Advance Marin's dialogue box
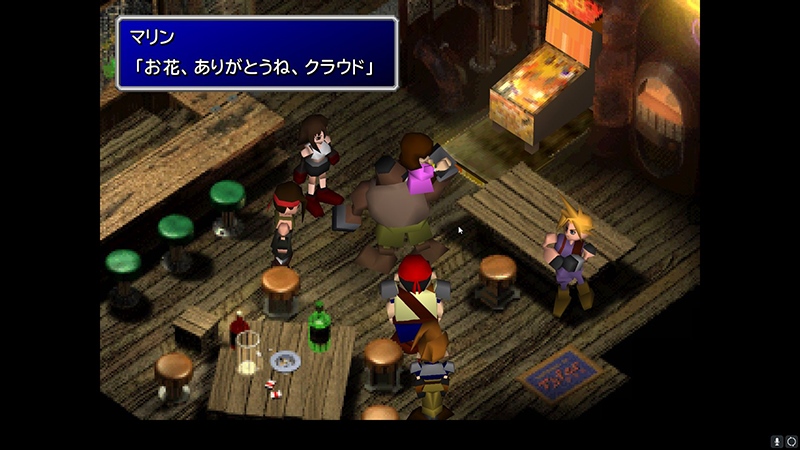The width and height of the screenshot is (800, 450). click(257, 53)
